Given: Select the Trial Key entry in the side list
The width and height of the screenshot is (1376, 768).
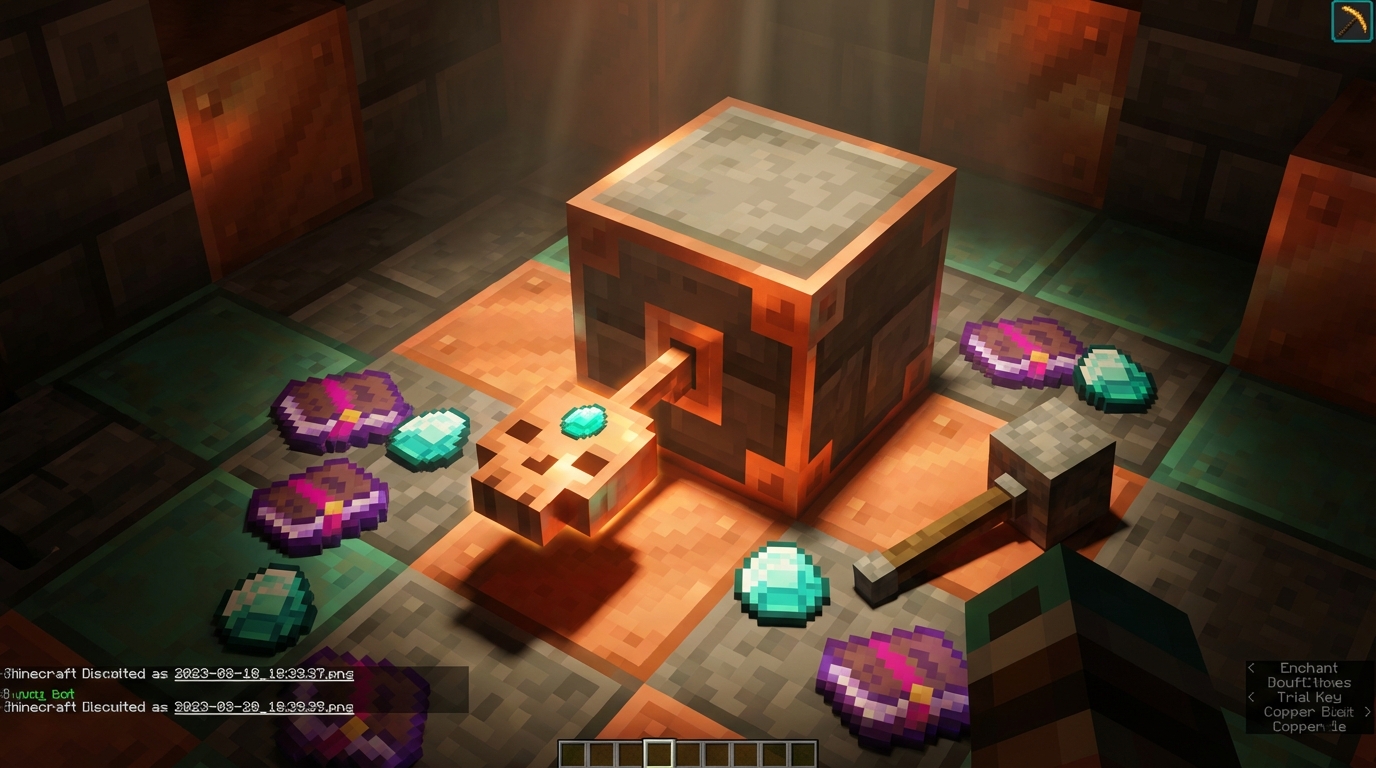Looking at the screenshot, I should tap(1308, 697).
